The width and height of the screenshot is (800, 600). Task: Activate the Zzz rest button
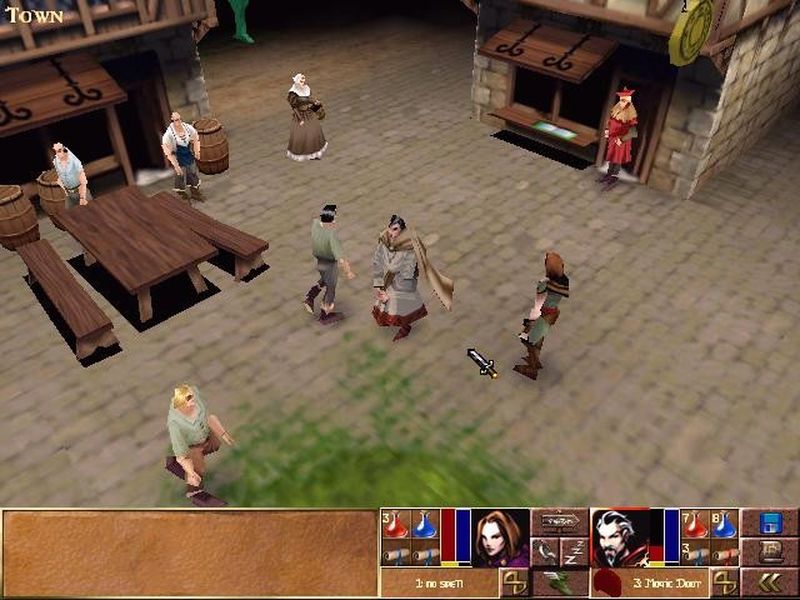click(574, 551)
